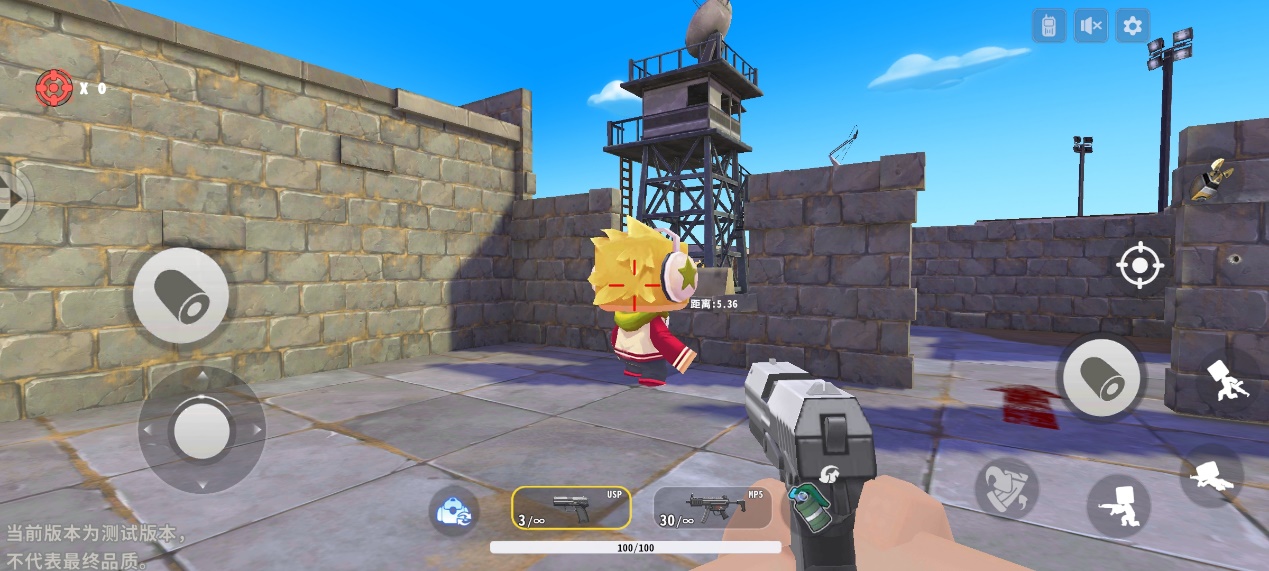Switch to the MP5 weapon slot
1269x571 pixels.
pyautogui.click(x=712, y=508)
